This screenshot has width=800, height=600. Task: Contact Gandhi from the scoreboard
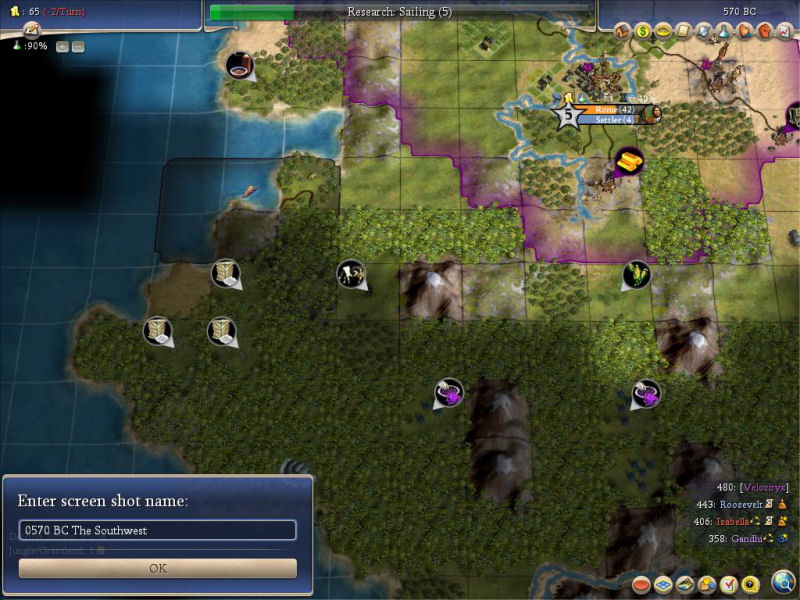point(745,539)
